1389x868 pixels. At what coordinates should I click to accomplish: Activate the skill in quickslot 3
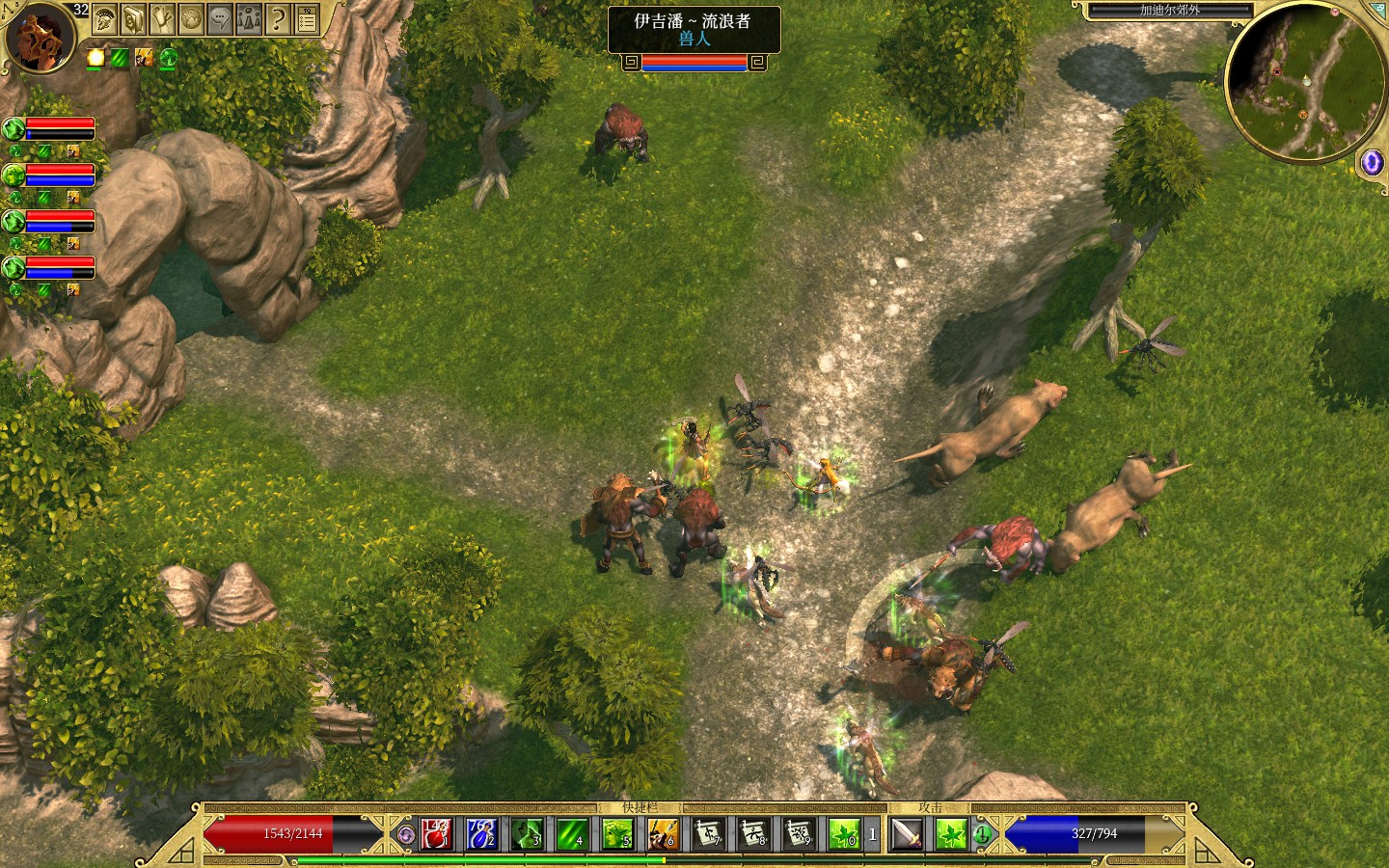527,833
